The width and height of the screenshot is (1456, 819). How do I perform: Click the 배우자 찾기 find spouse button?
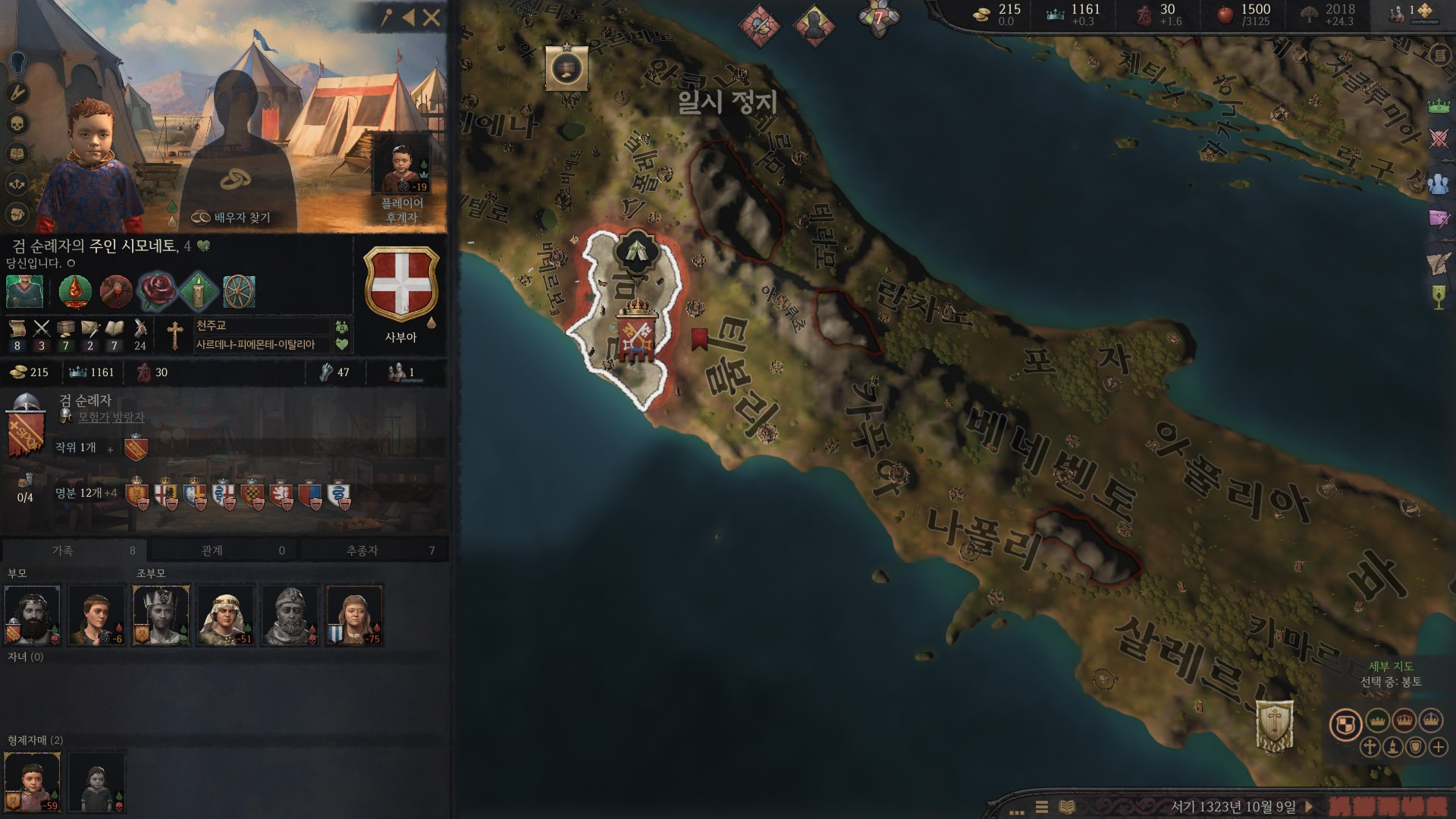tap(231, 218)
